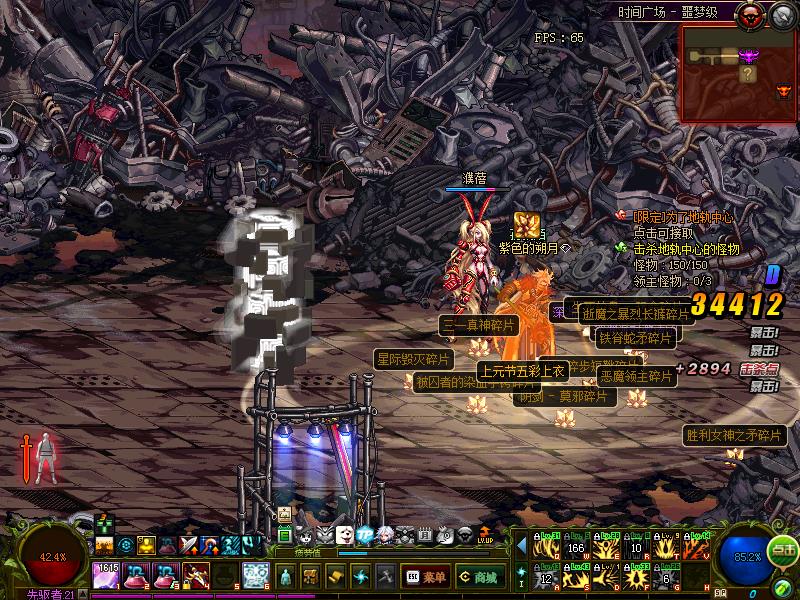Screen dimensions: 800x600
Task: Open the 商城 shop button
Action: [x=480, y=577]
